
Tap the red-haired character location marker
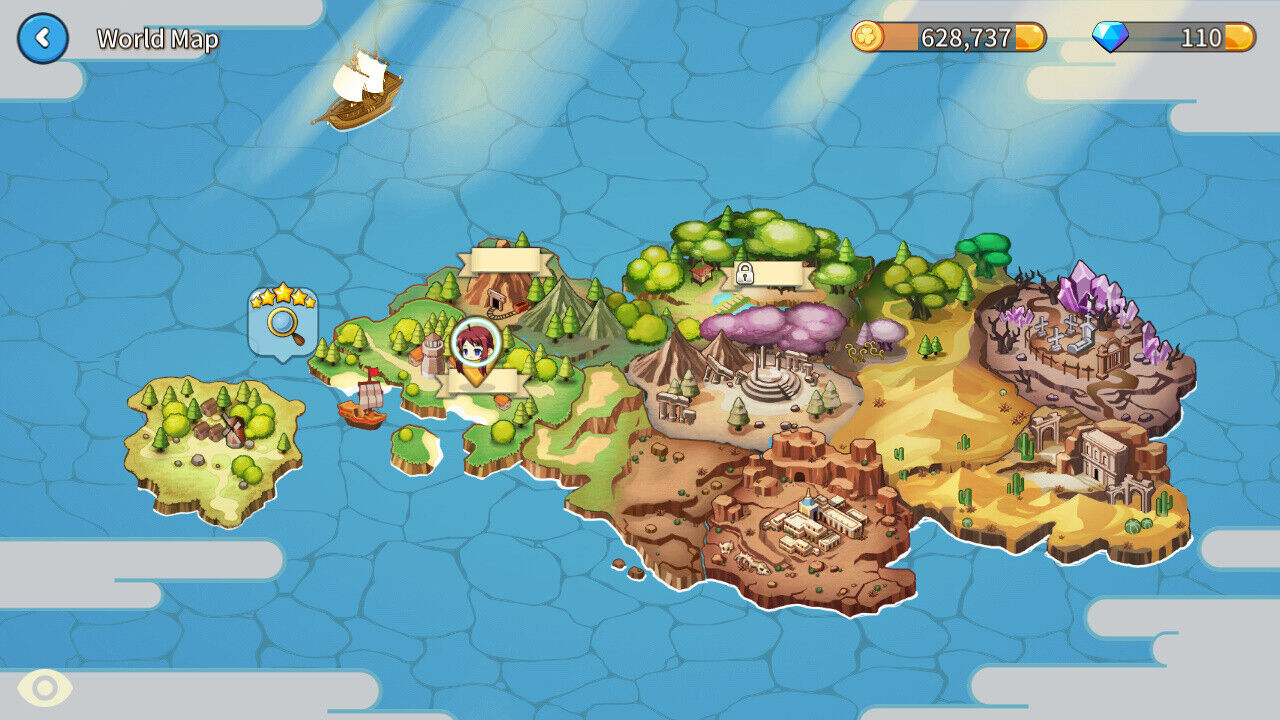pos(475,345)
